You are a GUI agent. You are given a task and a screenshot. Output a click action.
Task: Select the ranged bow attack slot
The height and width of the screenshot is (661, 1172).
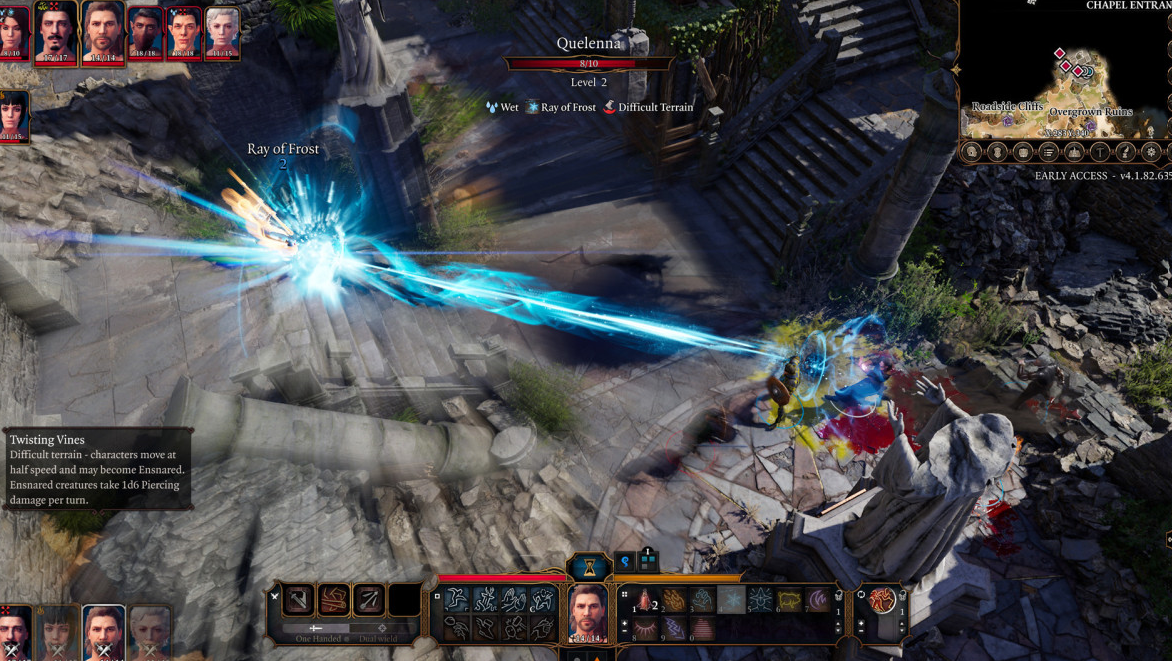(x=369, y=600)
